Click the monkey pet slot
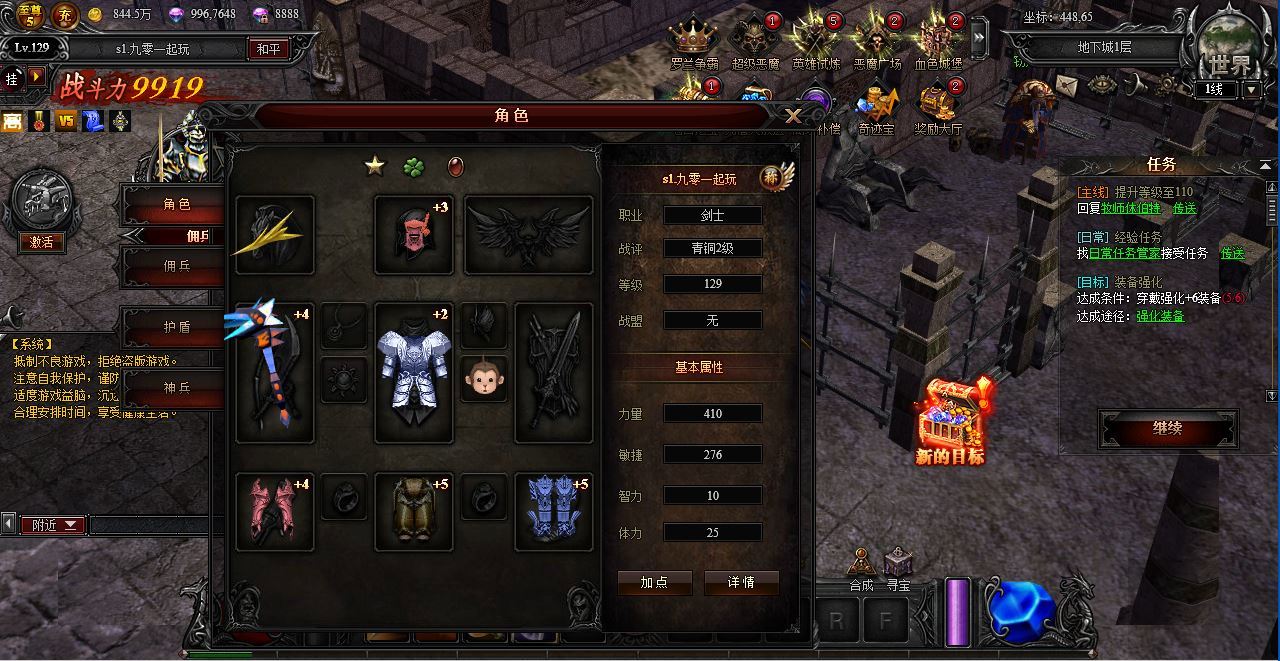 coord(483,379)
